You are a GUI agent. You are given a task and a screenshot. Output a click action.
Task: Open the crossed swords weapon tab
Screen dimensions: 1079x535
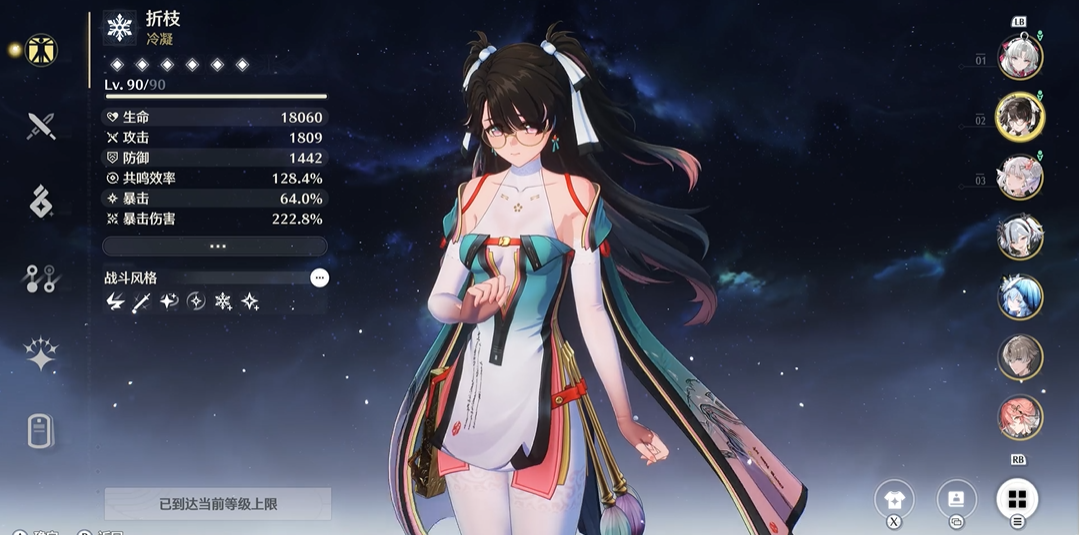pyautogui.click(x=41, y=126)
